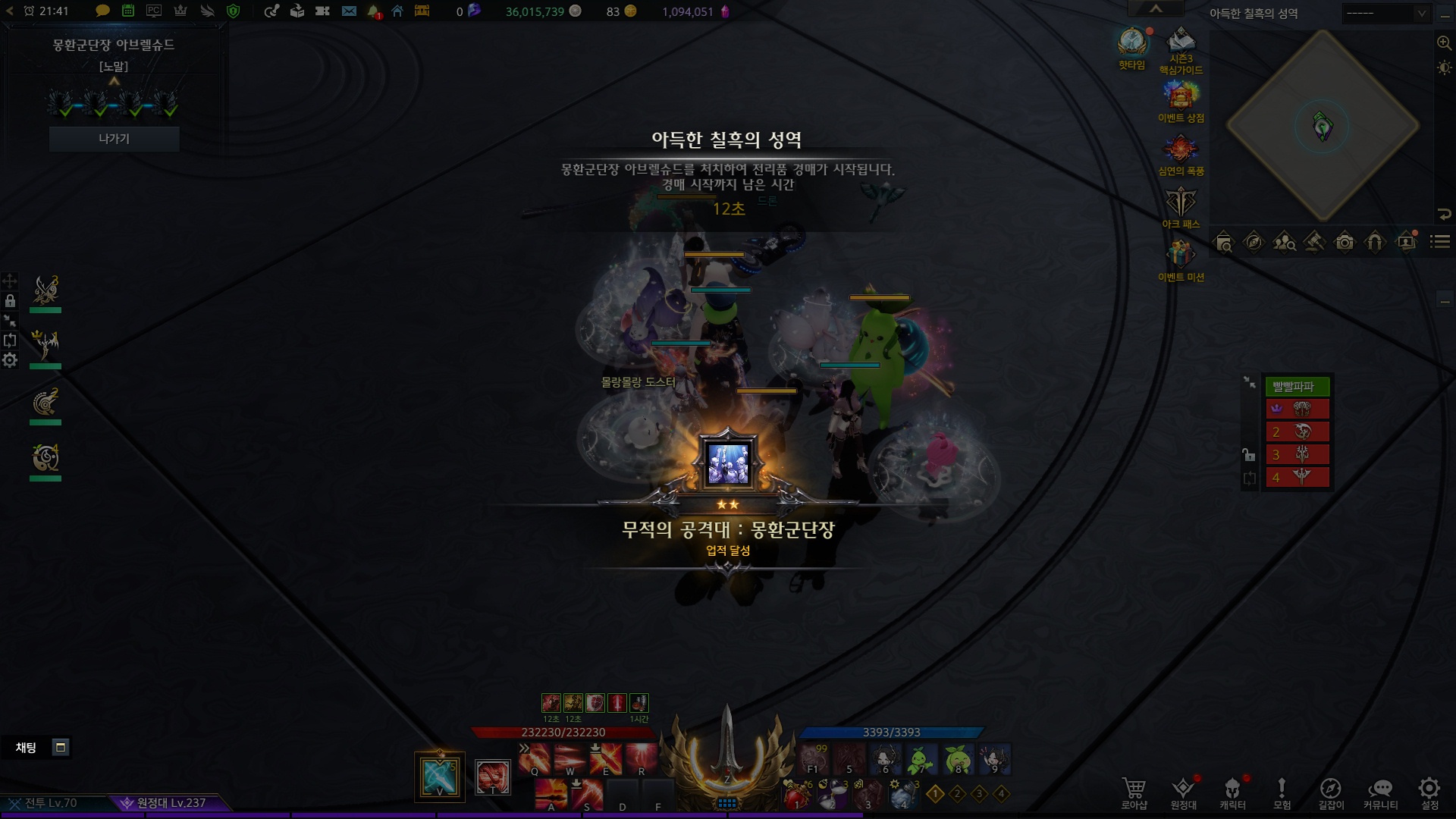
Task: Open the 원정대 roster menu
Action: (x=1183, y=792)
